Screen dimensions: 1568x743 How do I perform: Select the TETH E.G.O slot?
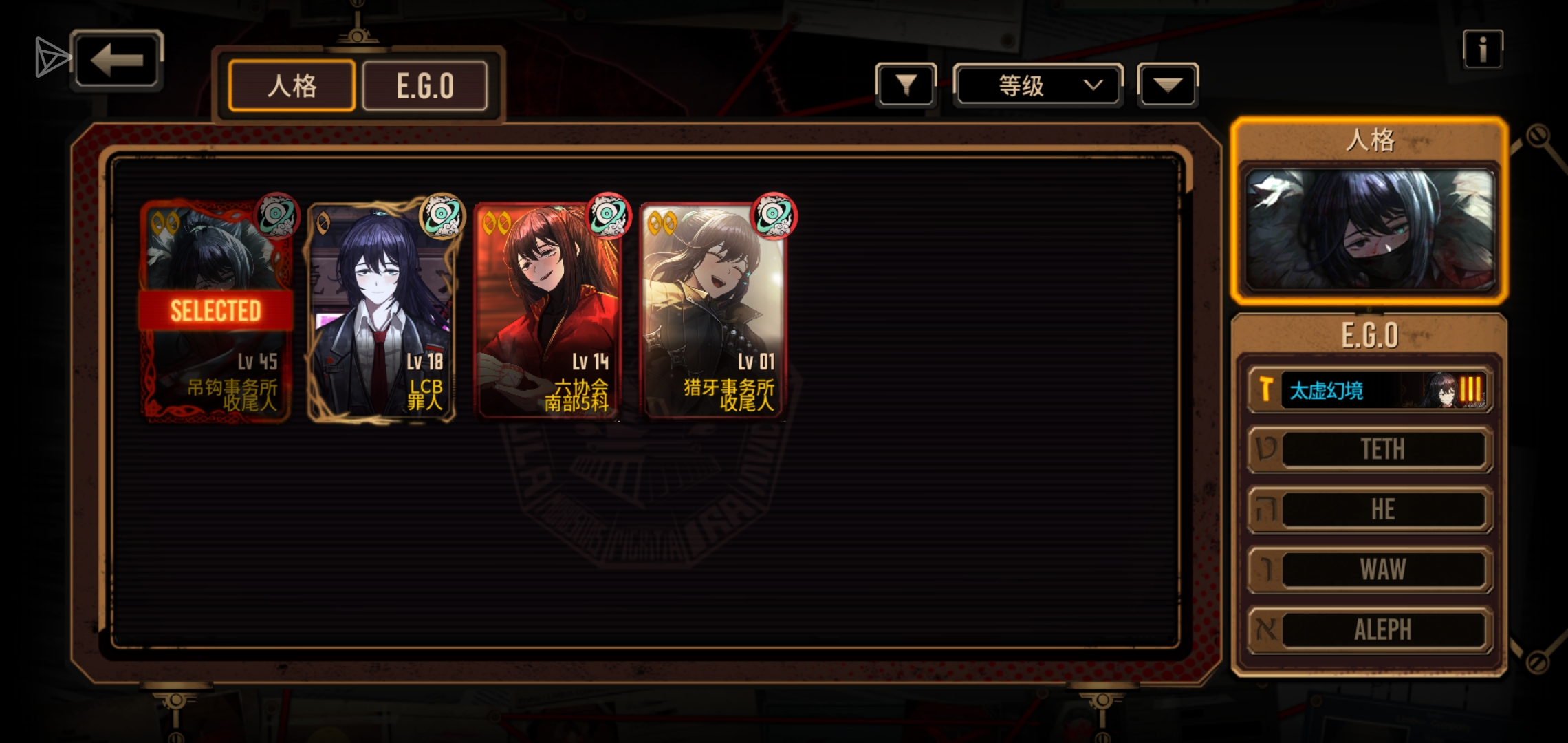coord(1369,450)
